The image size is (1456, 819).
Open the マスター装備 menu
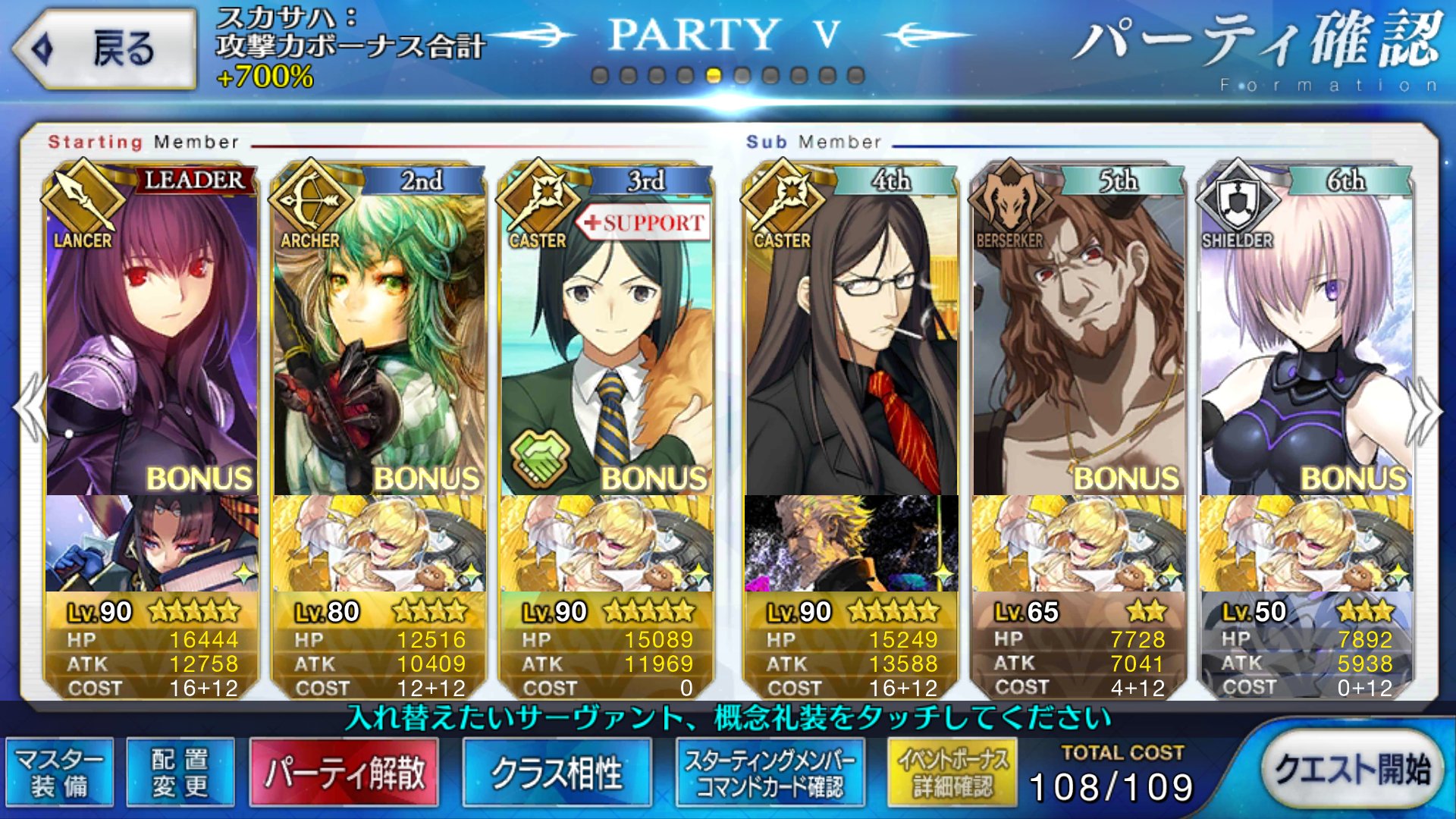pos(60,772)
